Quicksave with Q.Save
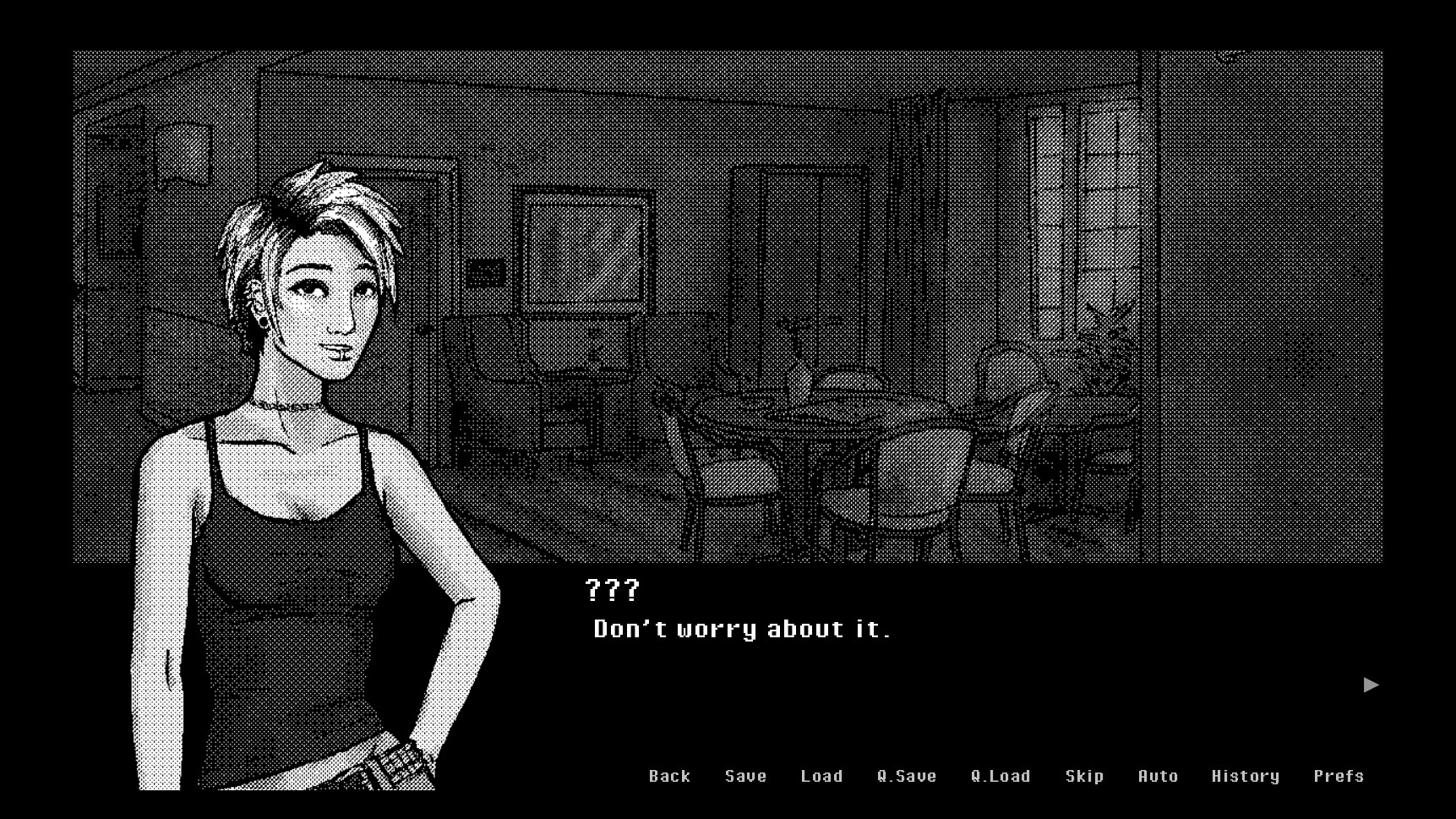This screenshot has height=819, width=1456. [x=908, y=776]
